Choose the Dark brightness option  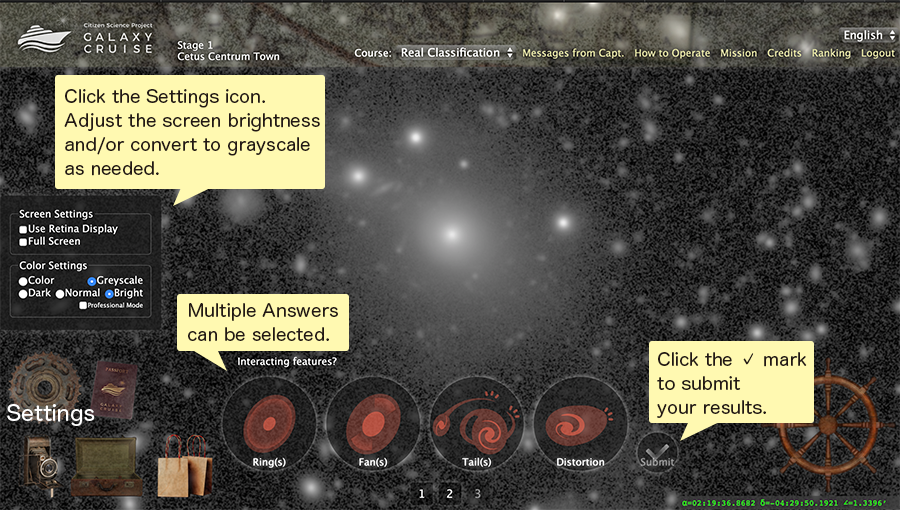tap(24, 294)
